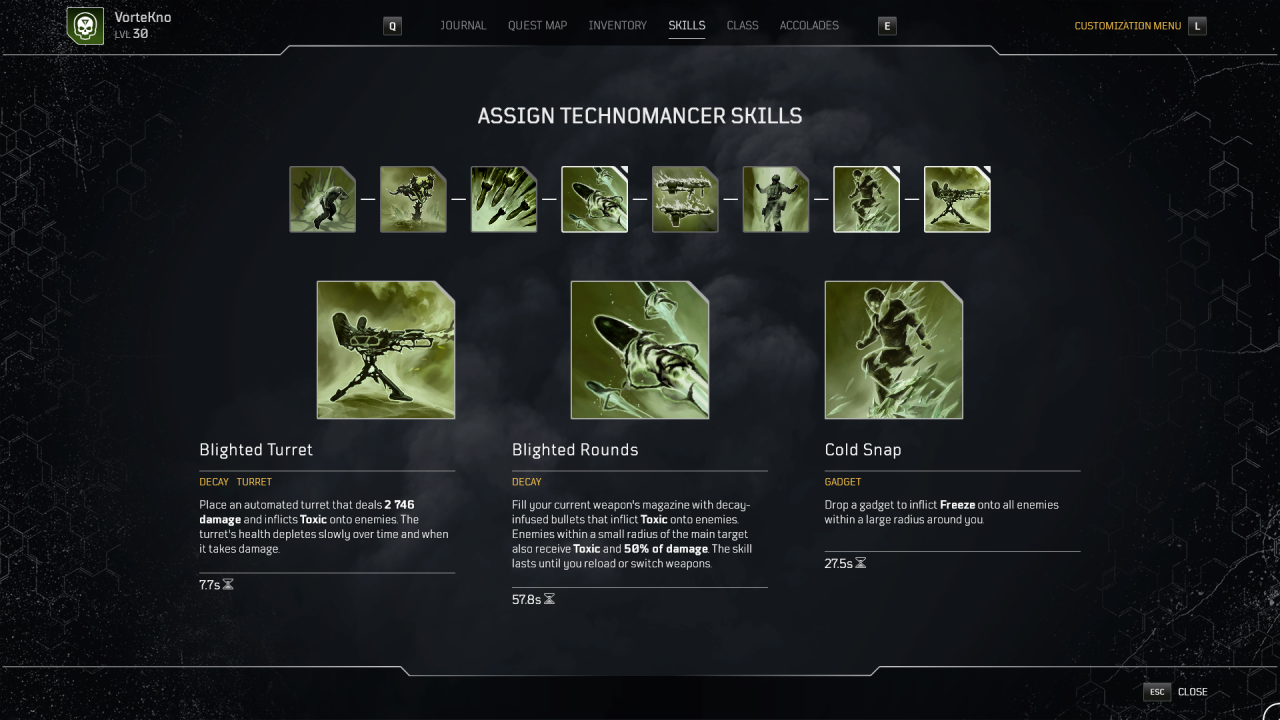Go to the Inventory tab
This screenshot has height=720, width=1280.
pos(617,26)
